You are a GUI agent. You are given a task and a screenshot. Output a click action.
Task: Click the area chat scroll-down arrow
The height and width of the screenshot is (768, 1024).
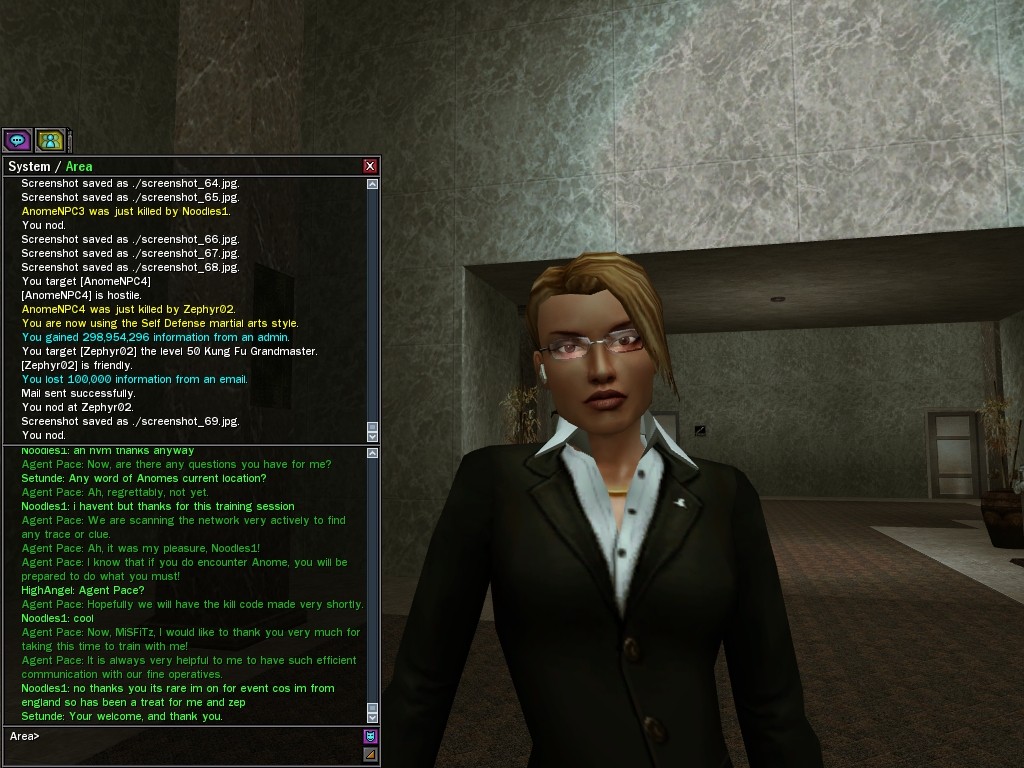click(x=373, y=717)
